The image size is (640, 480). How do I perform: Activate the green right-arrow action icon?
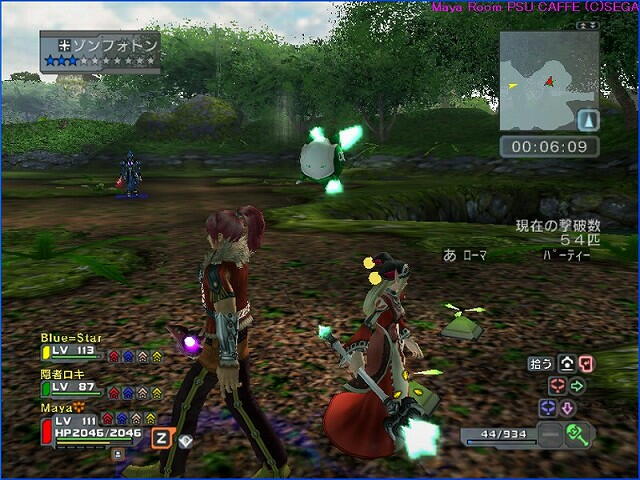click(x=577, y=385)
